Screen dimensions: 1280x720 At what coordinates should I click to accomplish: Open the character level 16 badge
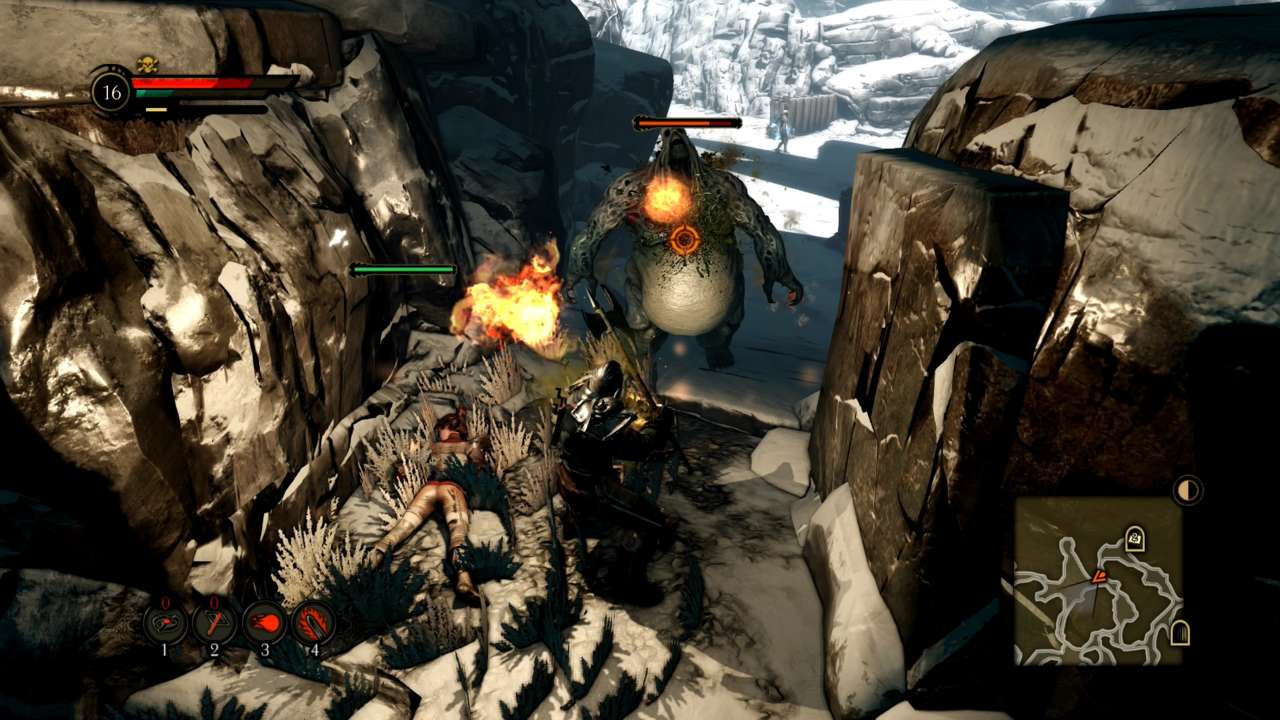click(111, 92)
